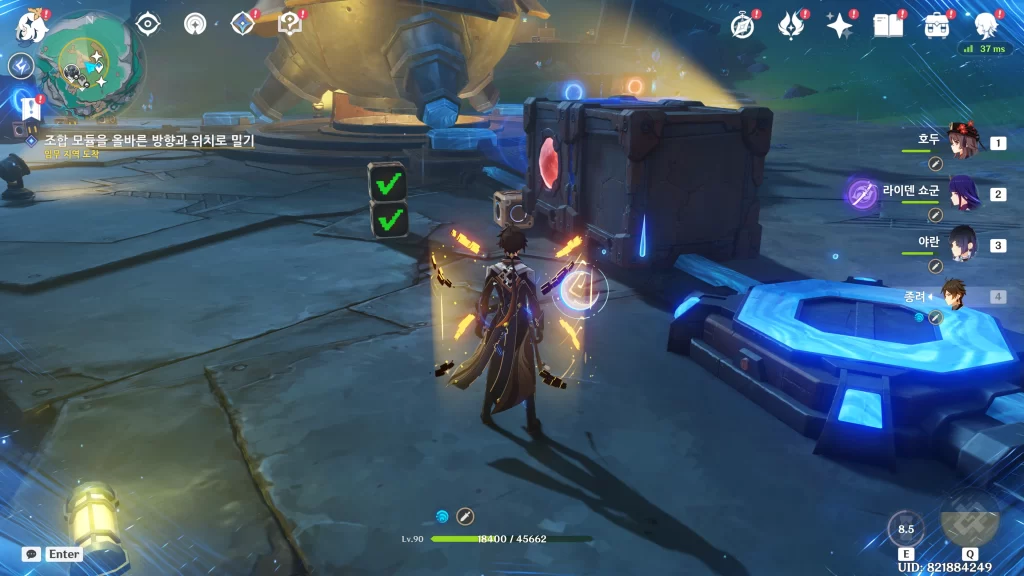Use the elemental skill showing 8.5 cooldown
The width and height of the screenshot is (1024, 576).
[906, 530]
